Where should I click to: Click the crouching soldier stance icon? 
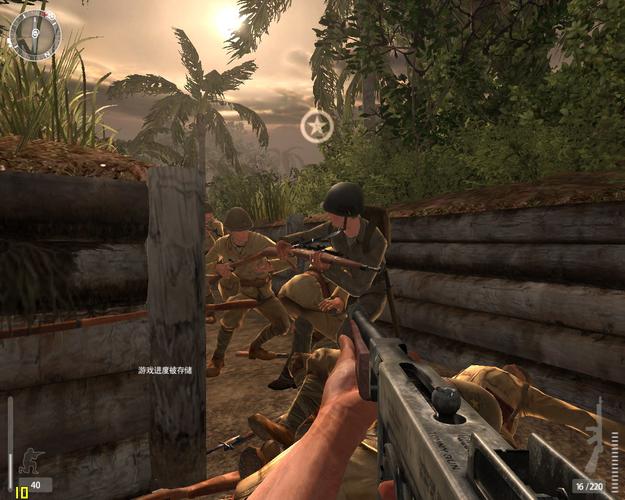[31, 462]
